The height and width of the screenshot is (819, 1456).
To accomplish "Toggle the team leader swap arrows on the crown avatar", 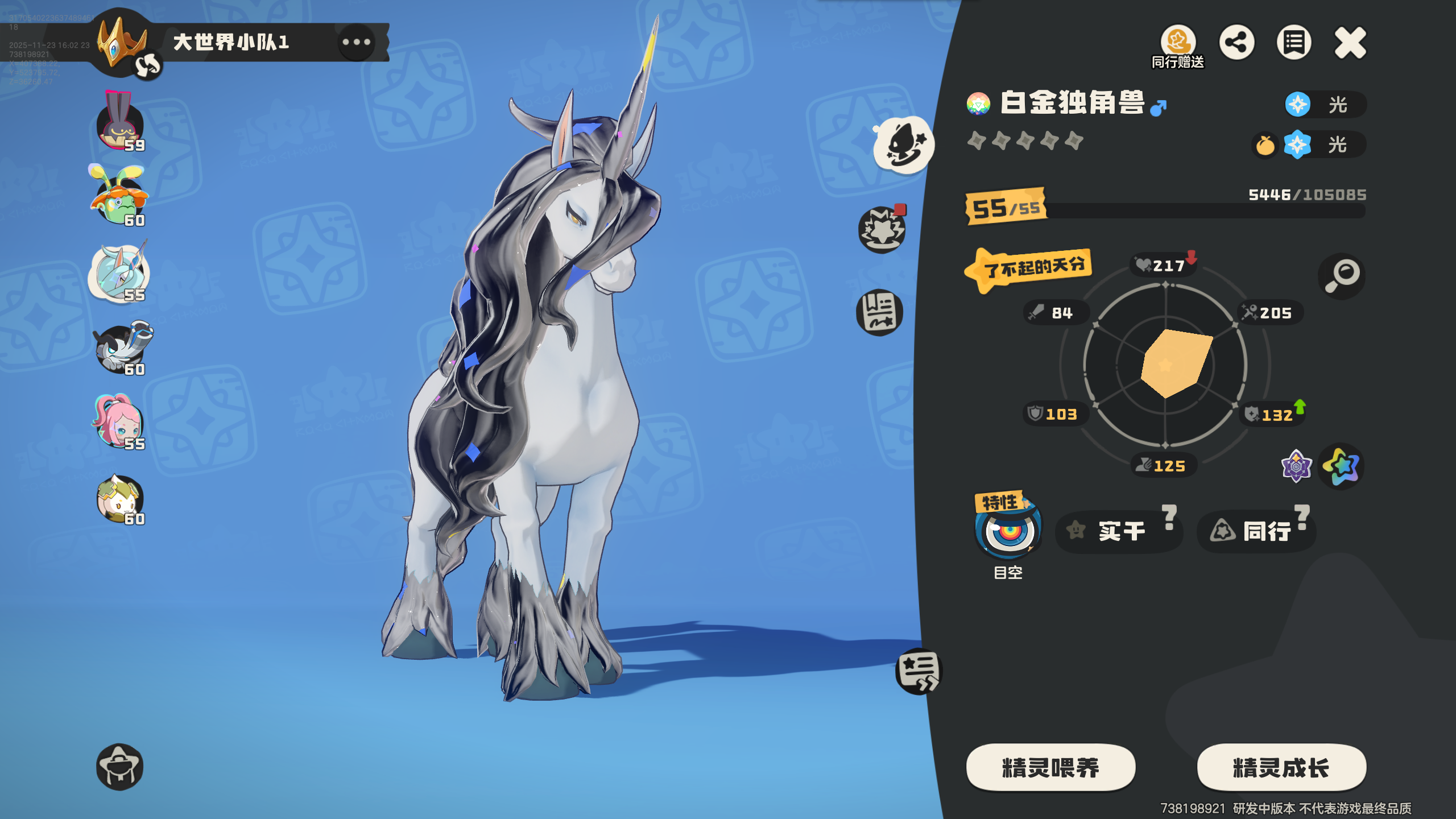I will pos(147,64).
